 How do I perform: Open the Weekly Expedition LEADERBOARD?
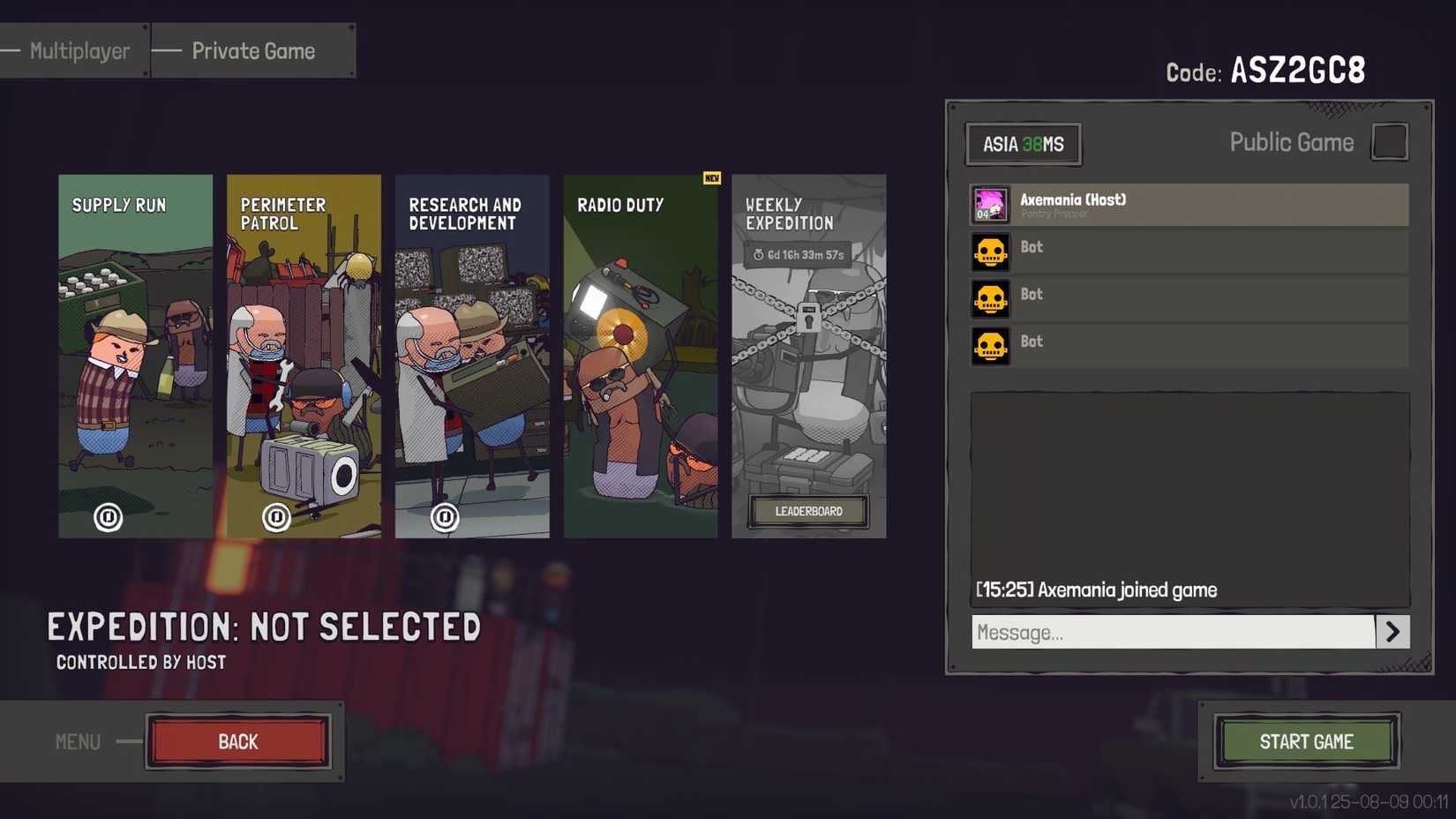pos(808,511)
